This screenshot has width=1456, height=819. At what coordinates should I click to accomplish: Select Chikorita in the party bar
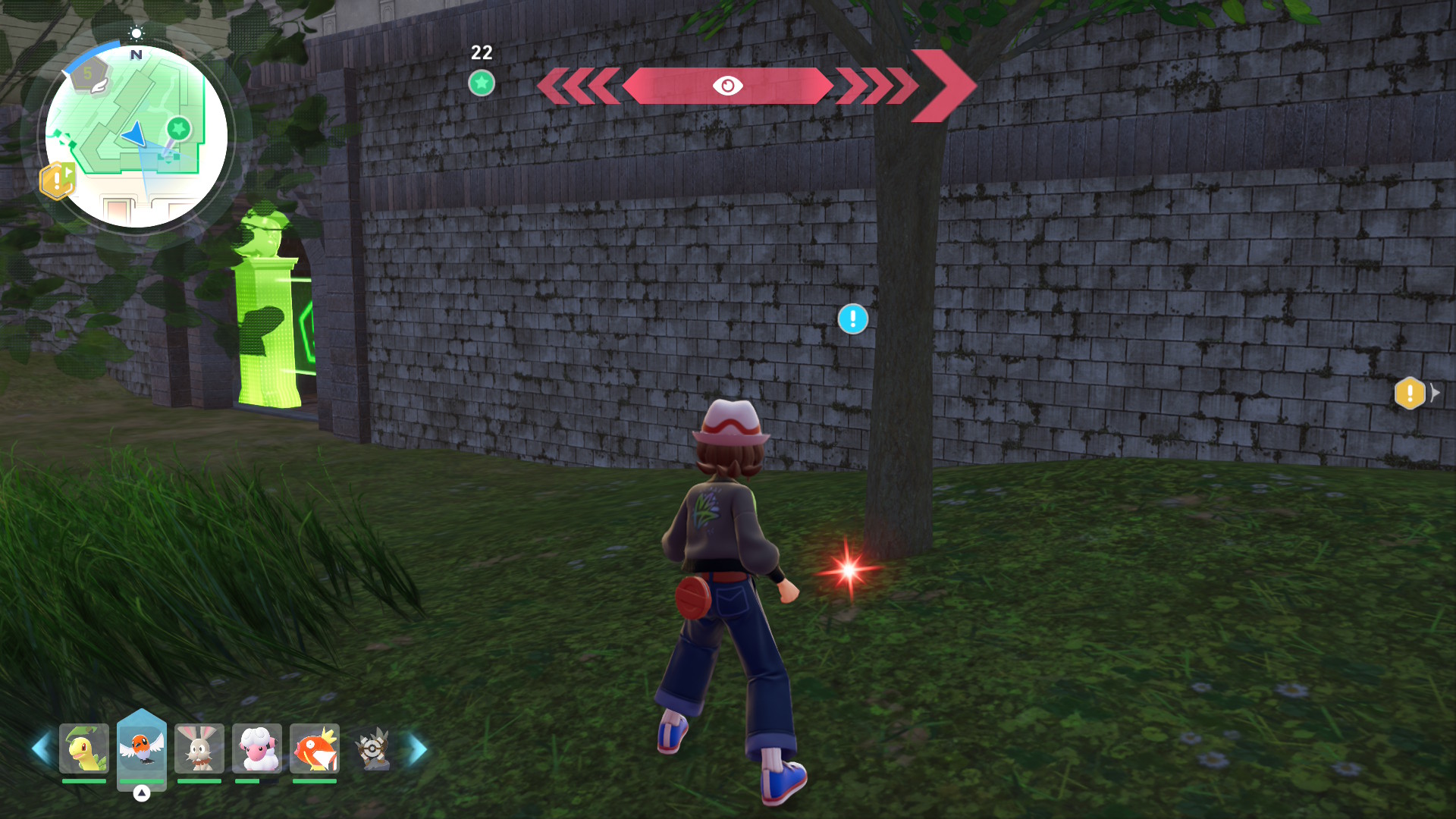pyautogui.click(x=83, y=748)
